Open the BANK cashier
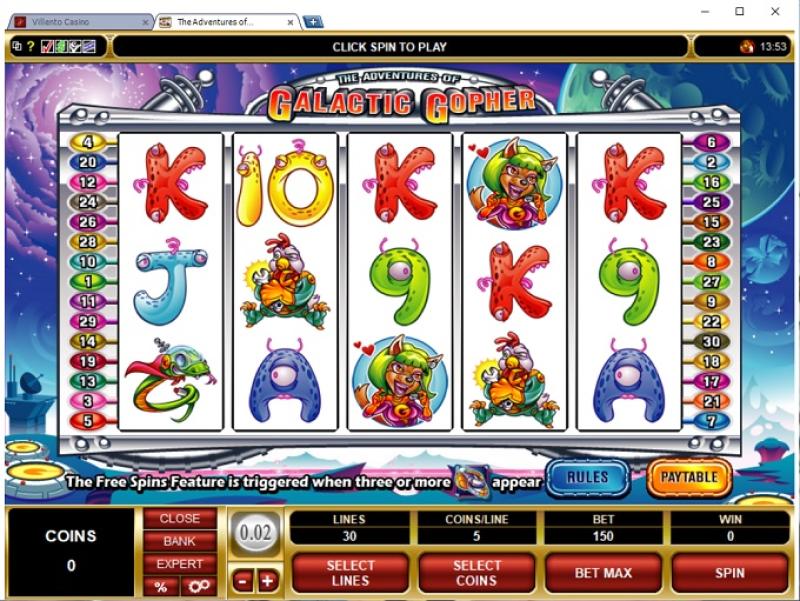Screen dimensions: 800x601 [x=180, y=541]
